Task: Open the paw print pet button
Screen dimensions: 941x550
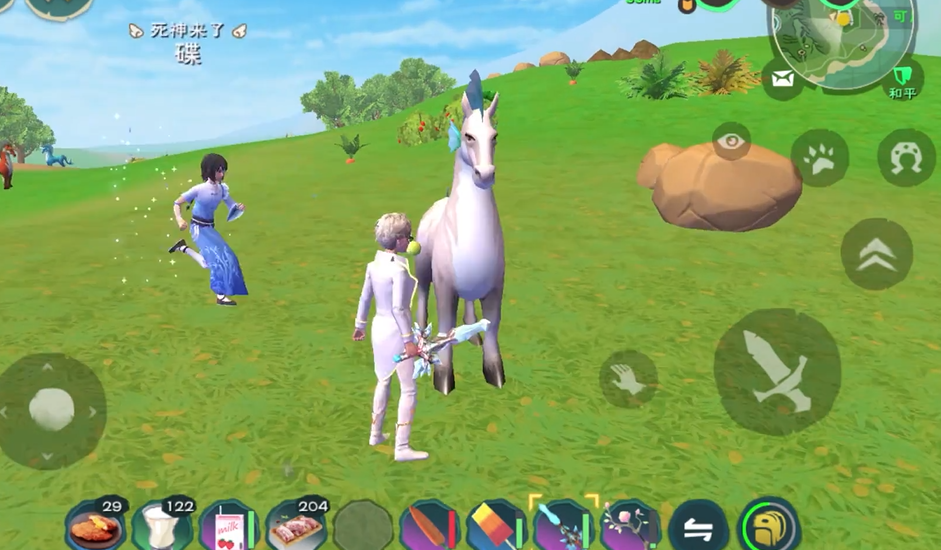Action: pyautogui.click(x=820, y=158)
